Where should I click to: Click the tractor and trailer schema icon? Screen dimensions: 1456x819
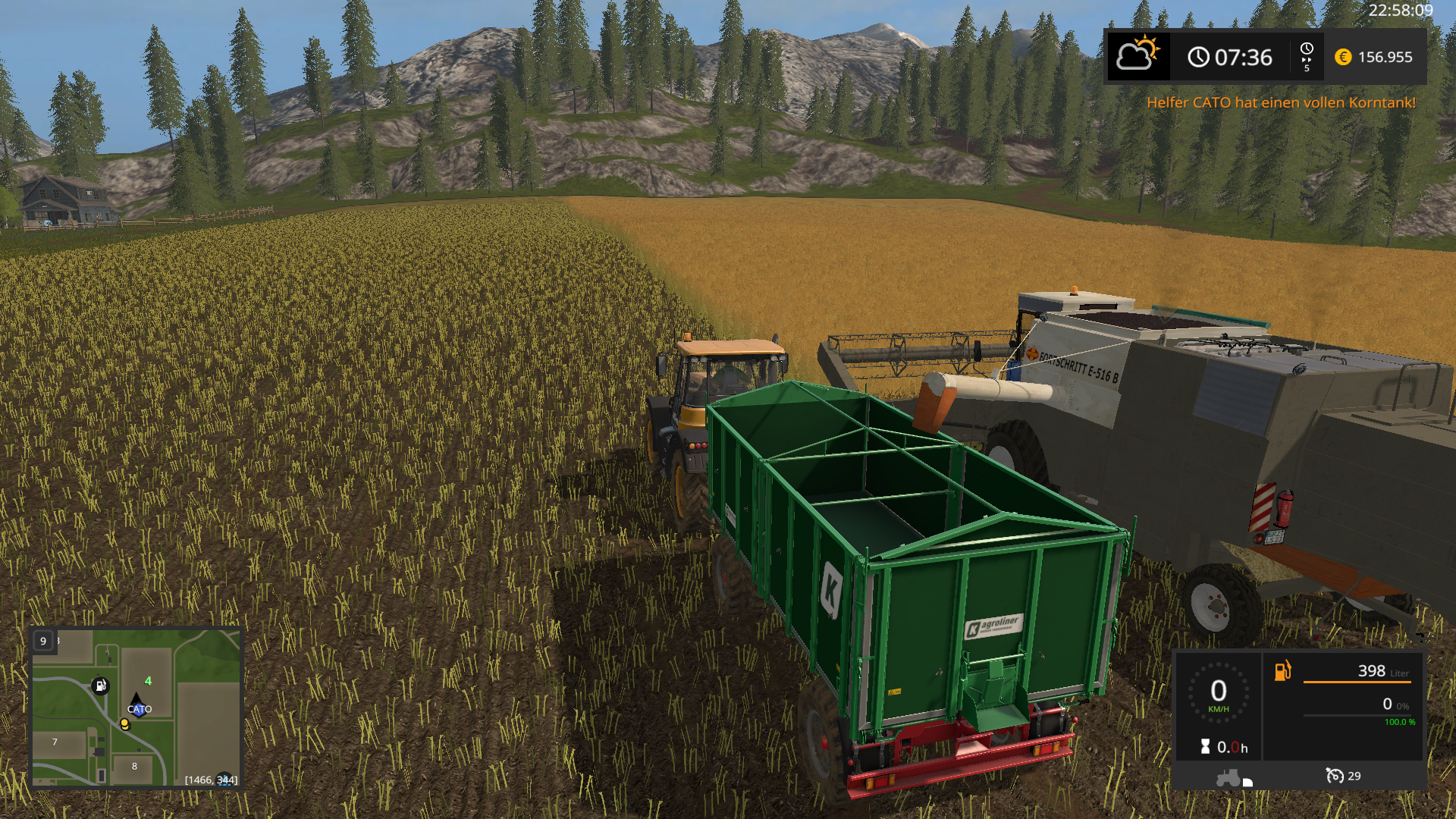(1234, 778)
